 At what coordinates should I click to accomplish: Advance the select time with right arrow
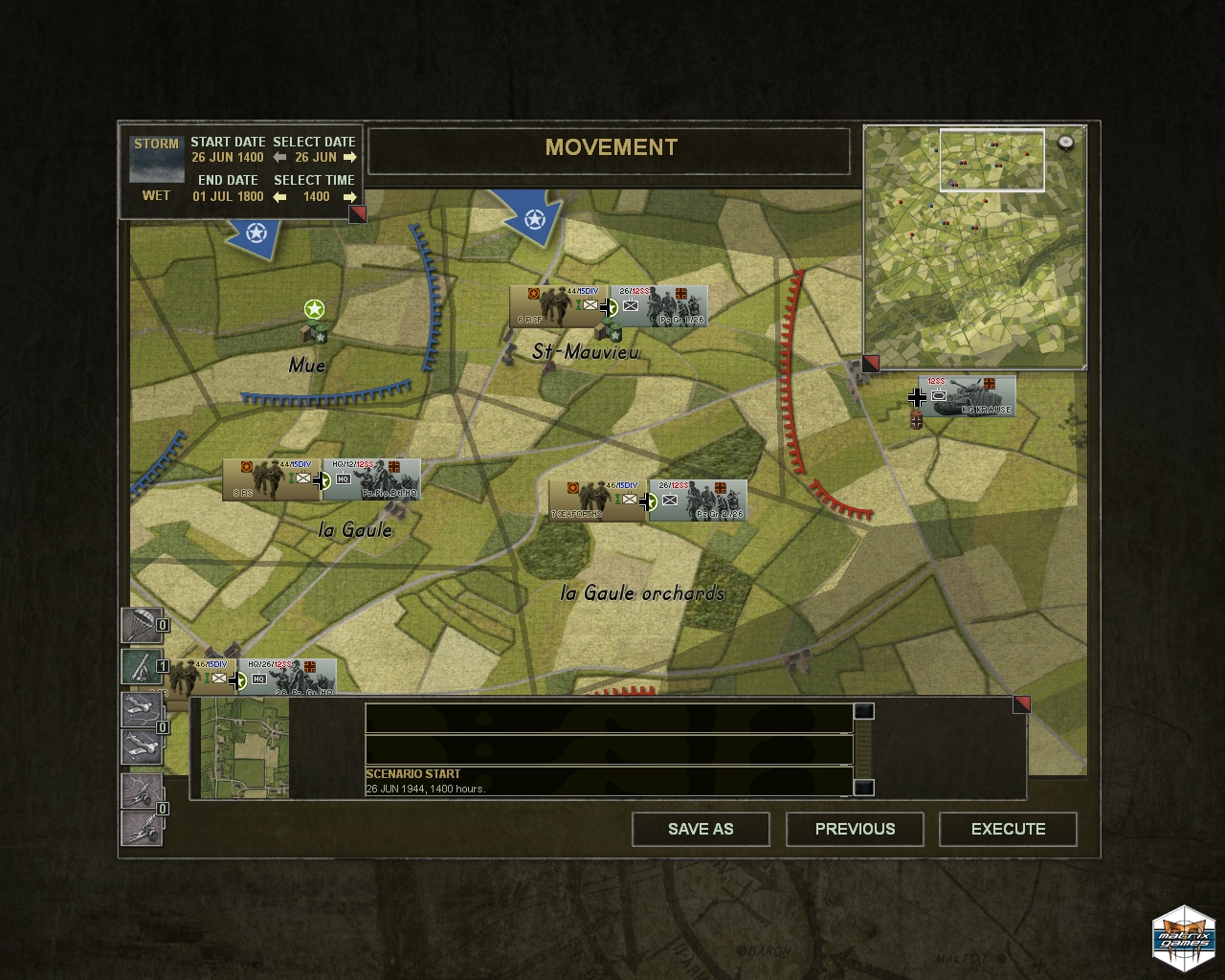(349, 197)
